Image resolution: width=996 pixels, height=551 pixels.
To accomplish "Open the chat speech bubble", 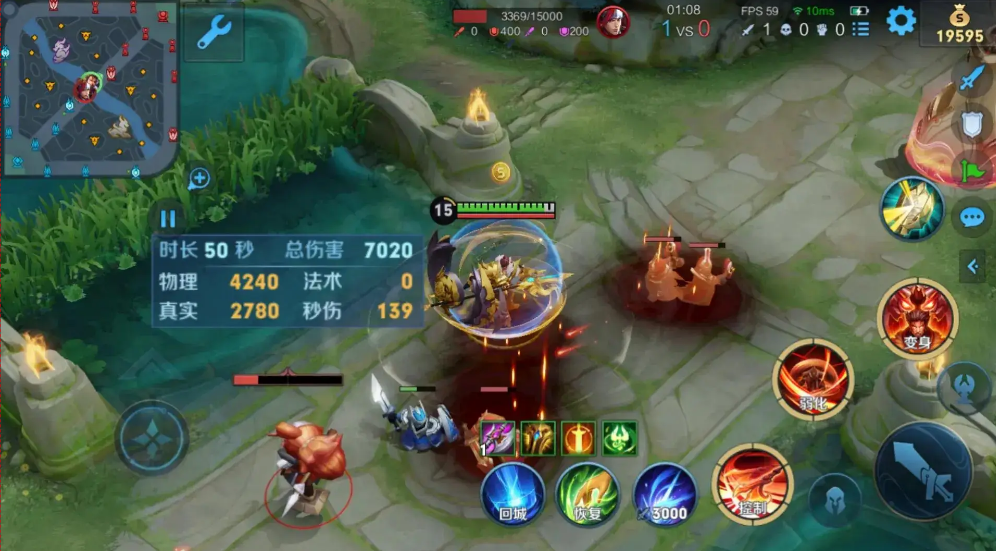I will click(971, 217).
